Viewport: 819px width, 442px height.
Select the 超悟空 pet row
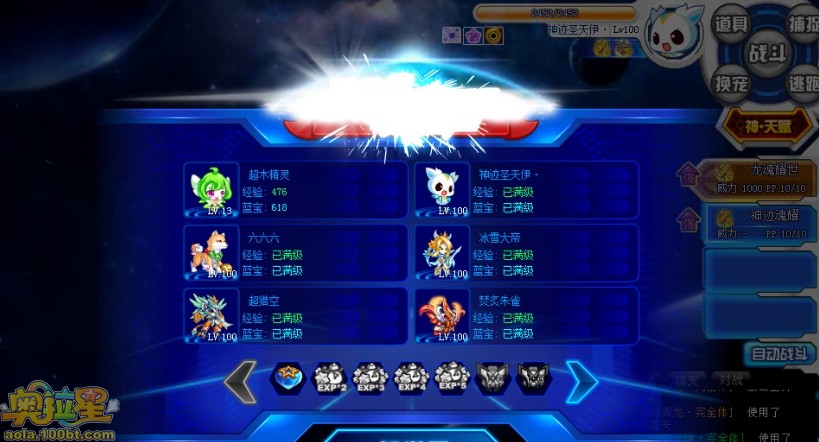(296, 315)
